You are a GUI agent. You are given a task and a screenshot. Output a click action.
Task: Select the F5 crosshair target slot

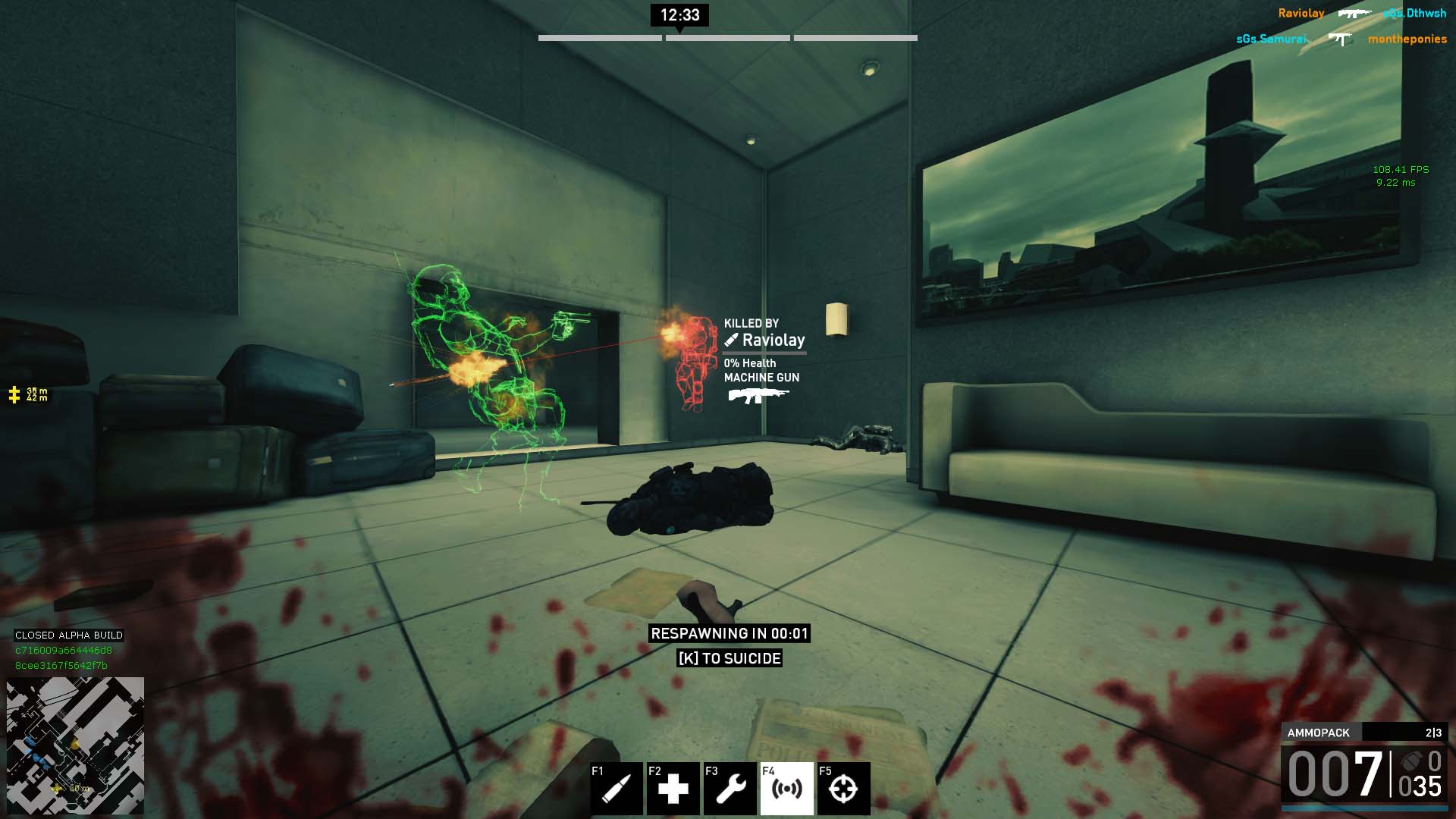pyautogui.click(x=843, y=788)
